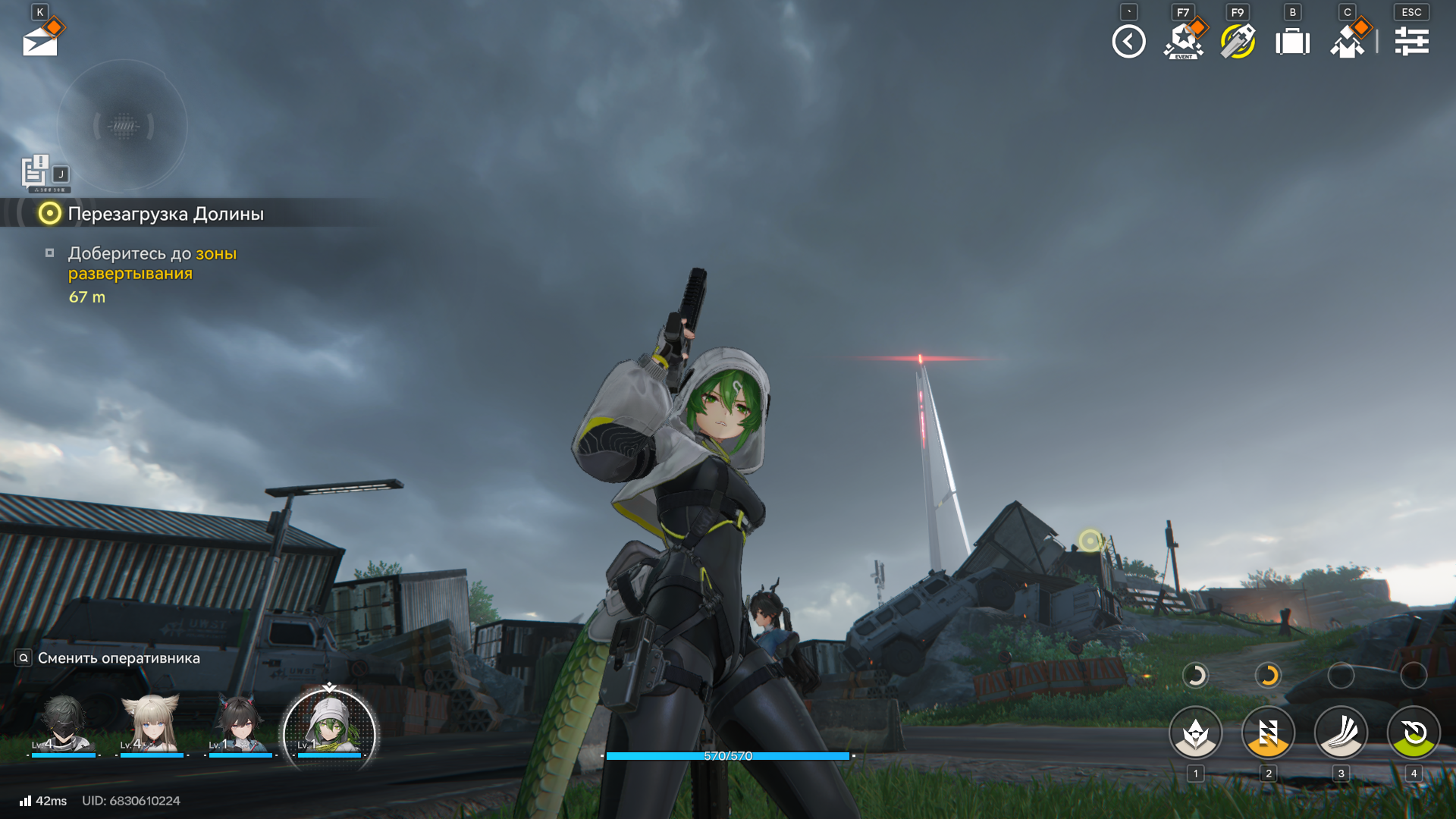Image resolution: width=1456 pixels, height=819 pixels.
Task: Activate the orange-filled second skill icon
Action: [1268, 733]
